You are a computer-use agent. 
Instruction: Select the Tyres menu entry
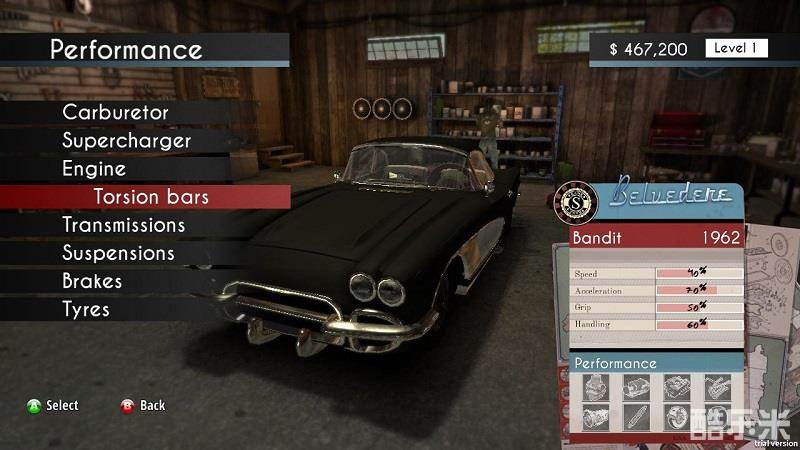86,309
